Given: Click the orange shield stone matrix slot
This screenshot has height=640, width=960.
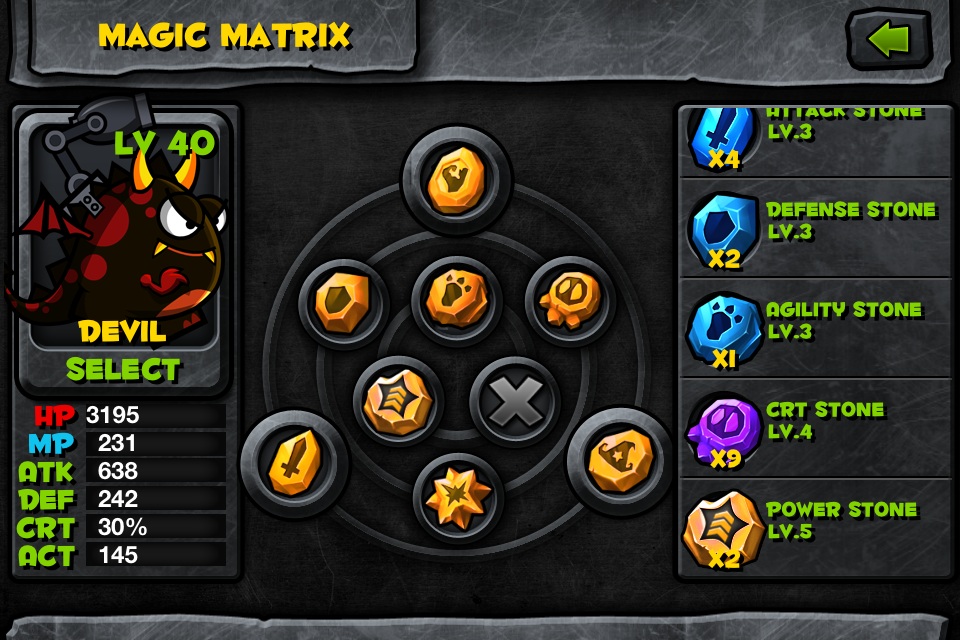Looking at the screenshot, I should tap(343, 304).
